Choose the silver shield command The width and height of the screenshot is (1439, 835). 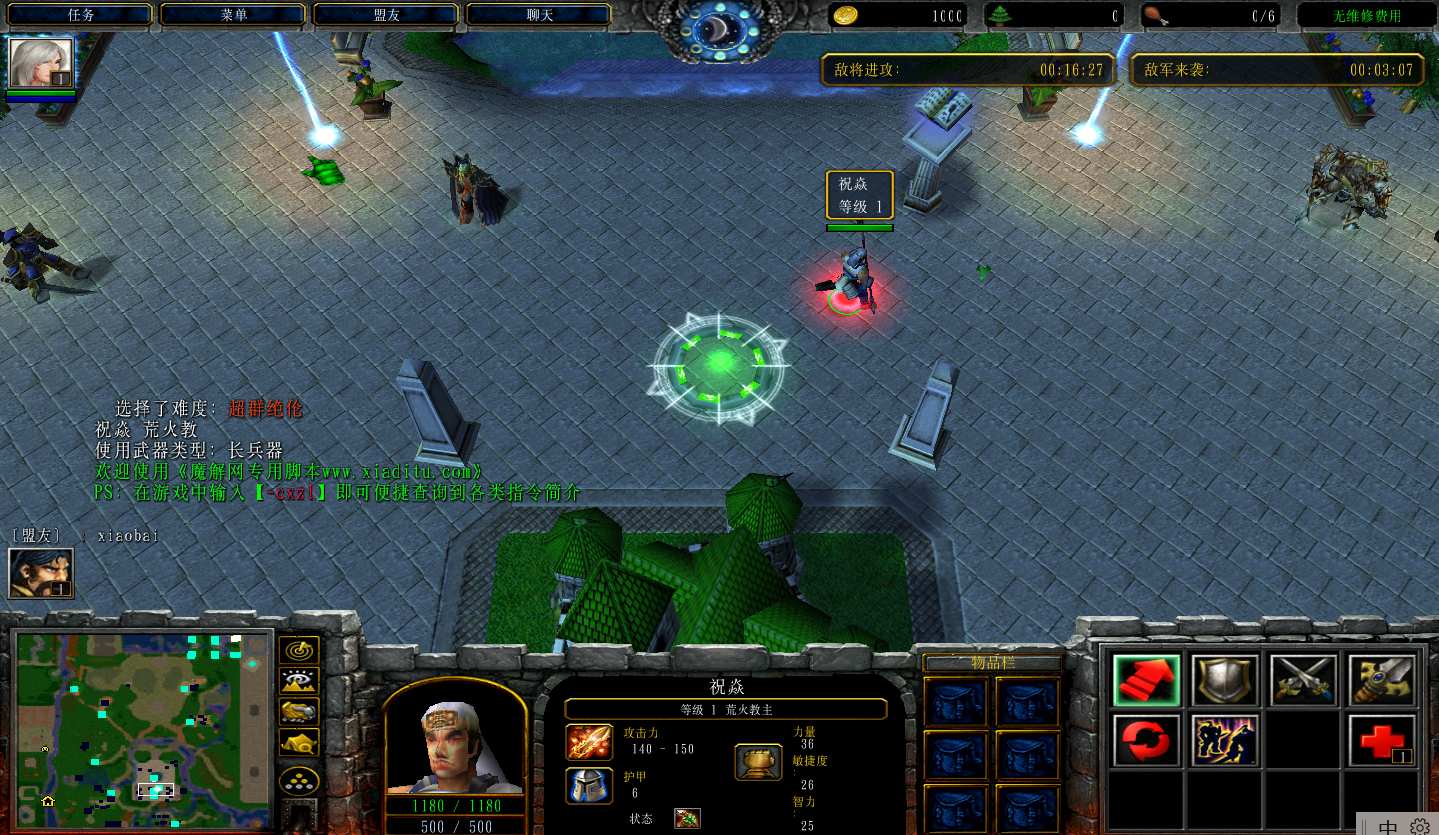click(1225, 681)
